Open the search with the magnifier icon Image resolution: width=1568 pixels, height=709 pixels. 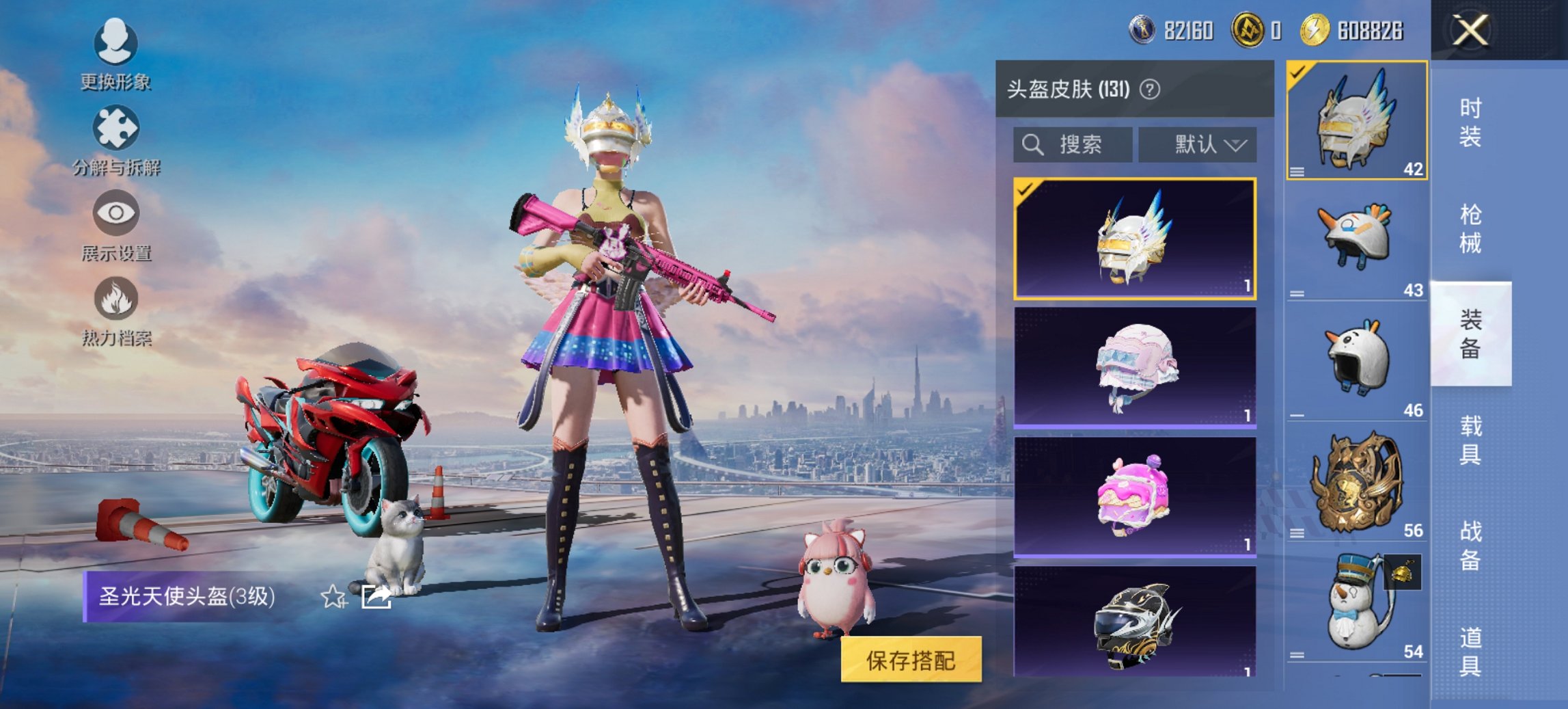tap(1032, 145)
